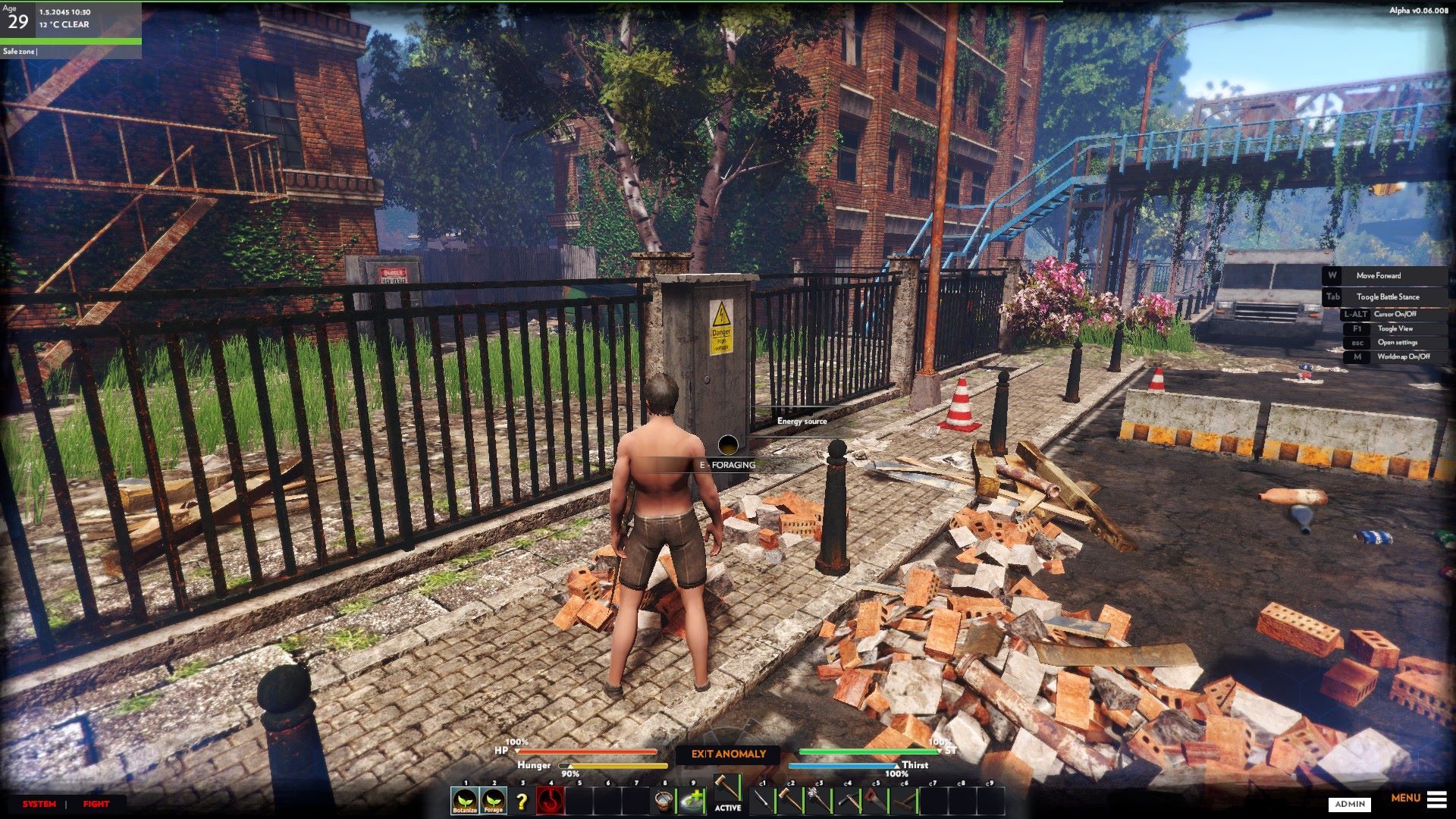
Task: Equip the rake in slot c6
Action: [904, 800]
